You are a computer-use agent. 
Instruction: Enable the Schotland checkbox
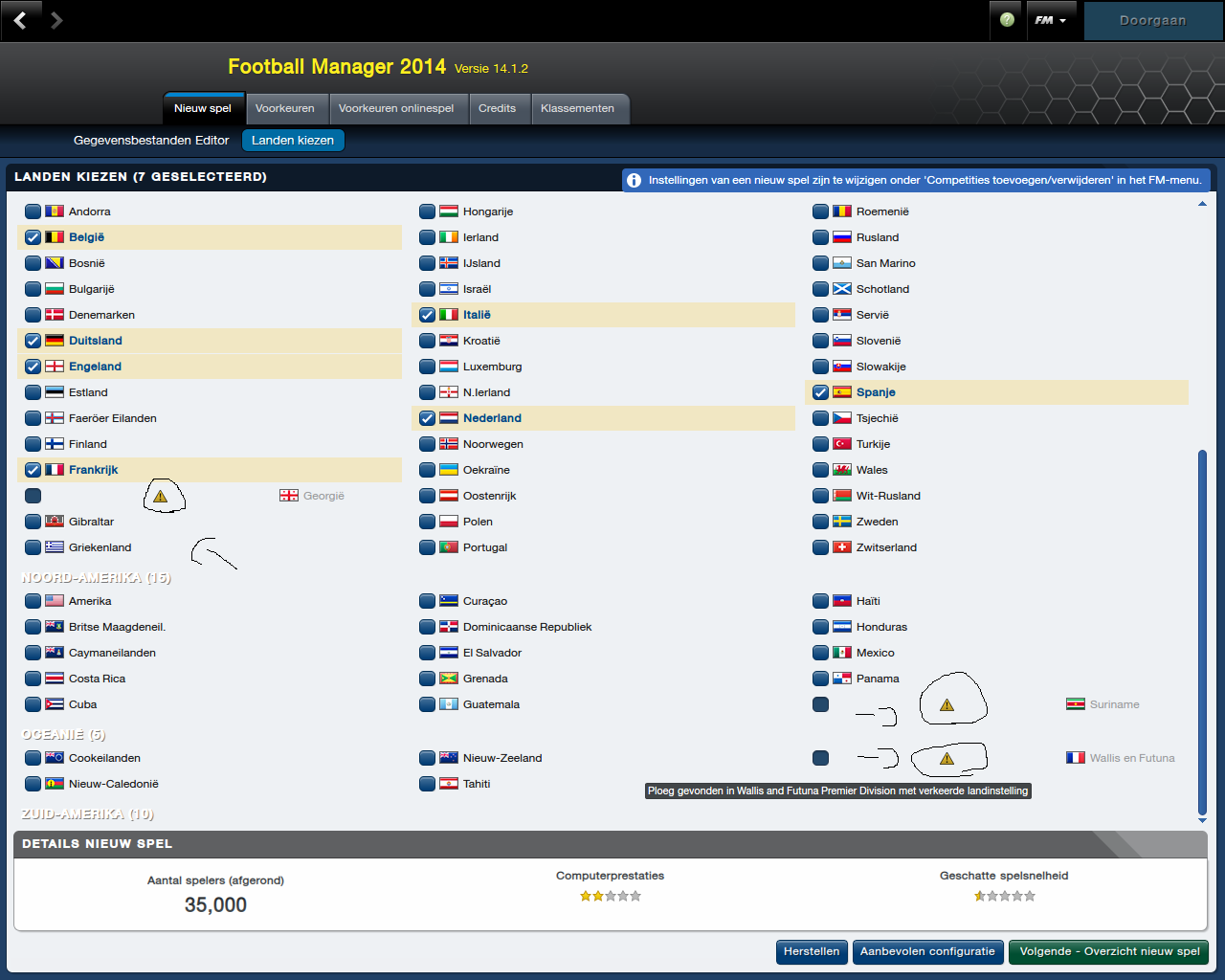click(x=821, y=289)
